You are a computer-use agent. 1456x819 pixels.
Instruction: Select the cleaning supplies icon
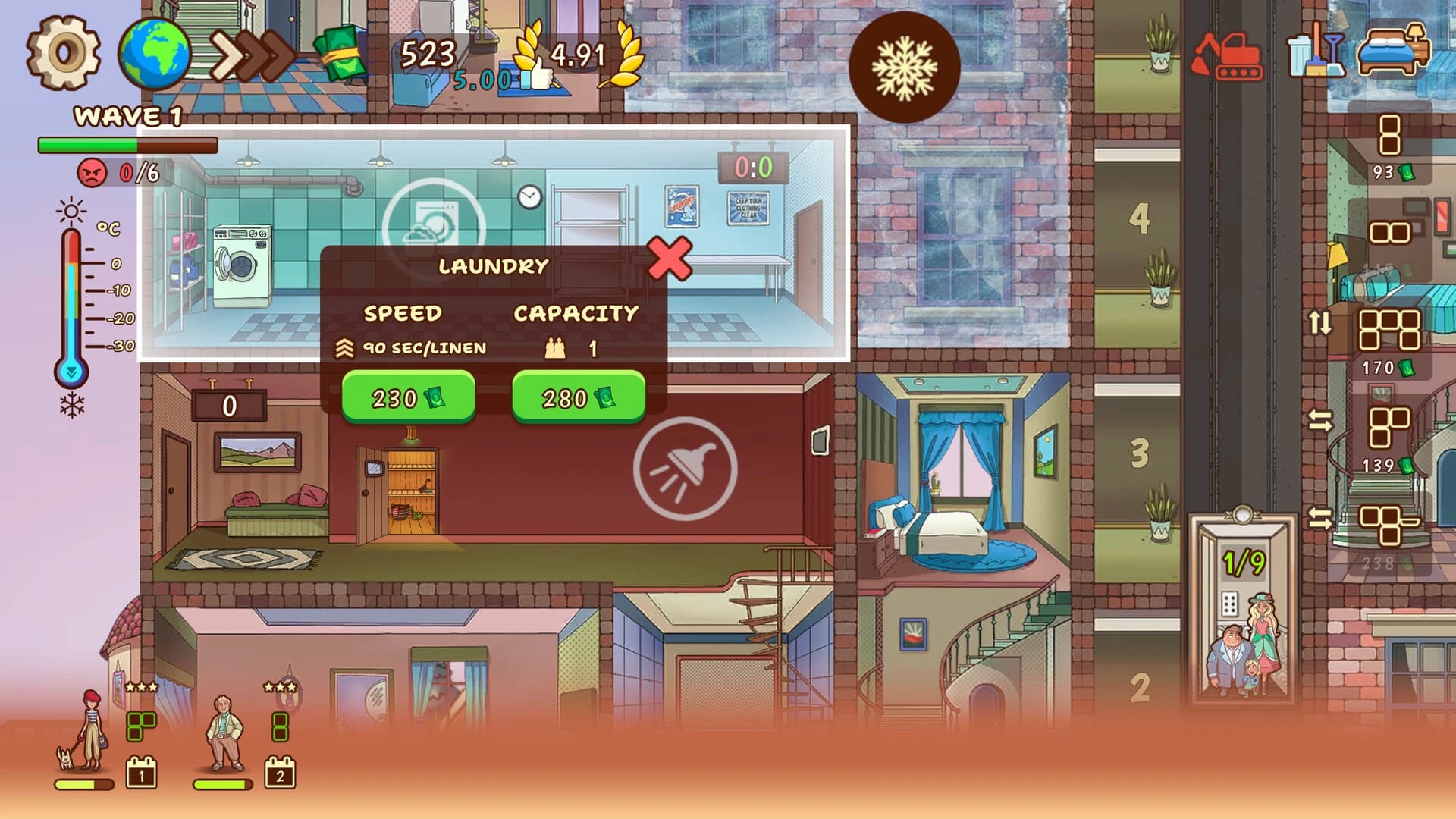(x=1316, y=52)
